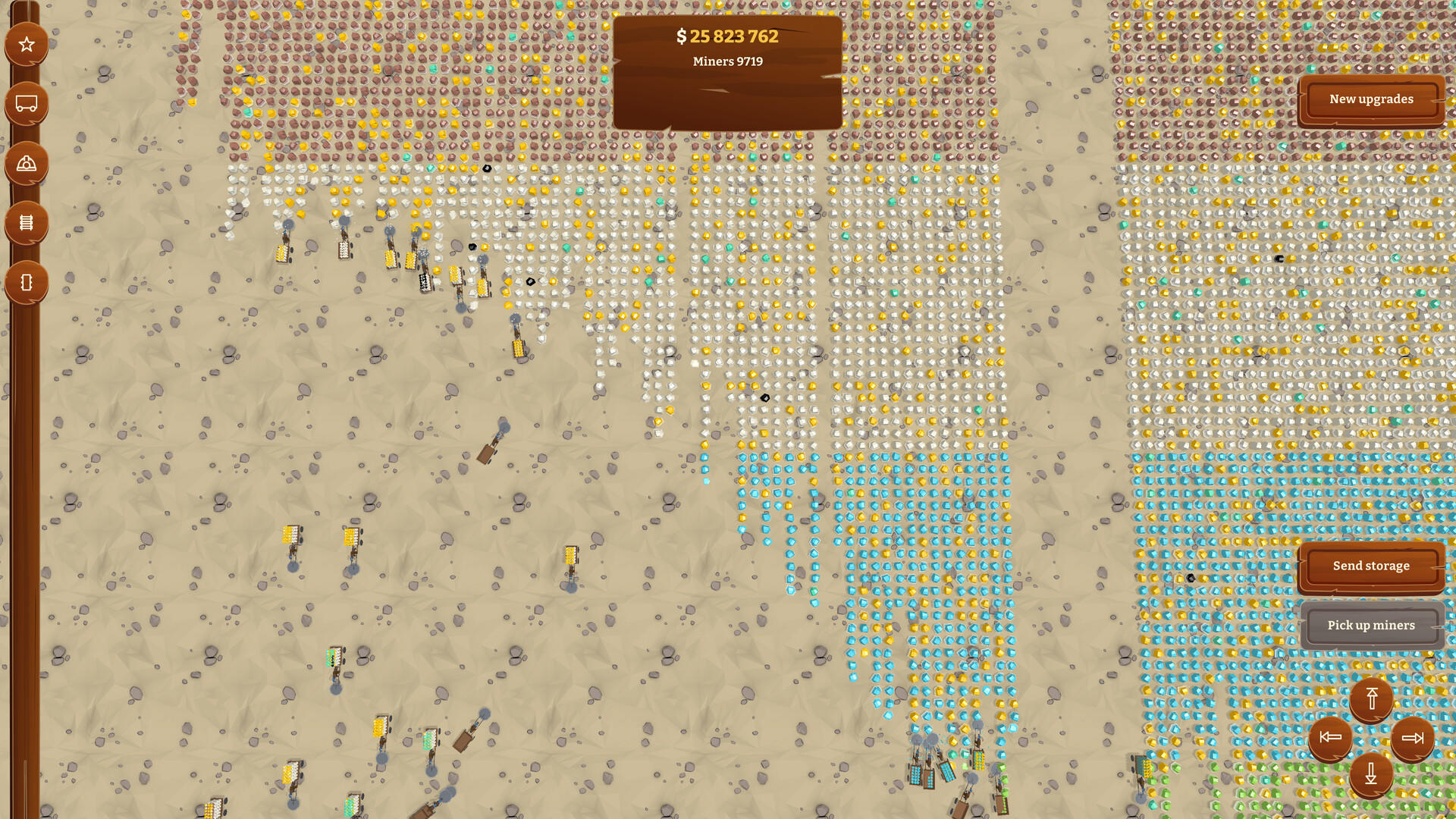Image resolution: width=1456 pixels, height=819 pixels.
Task: Pan the map upward with the up arrow
Action: pyautogui.click(x=1370, y=700)
